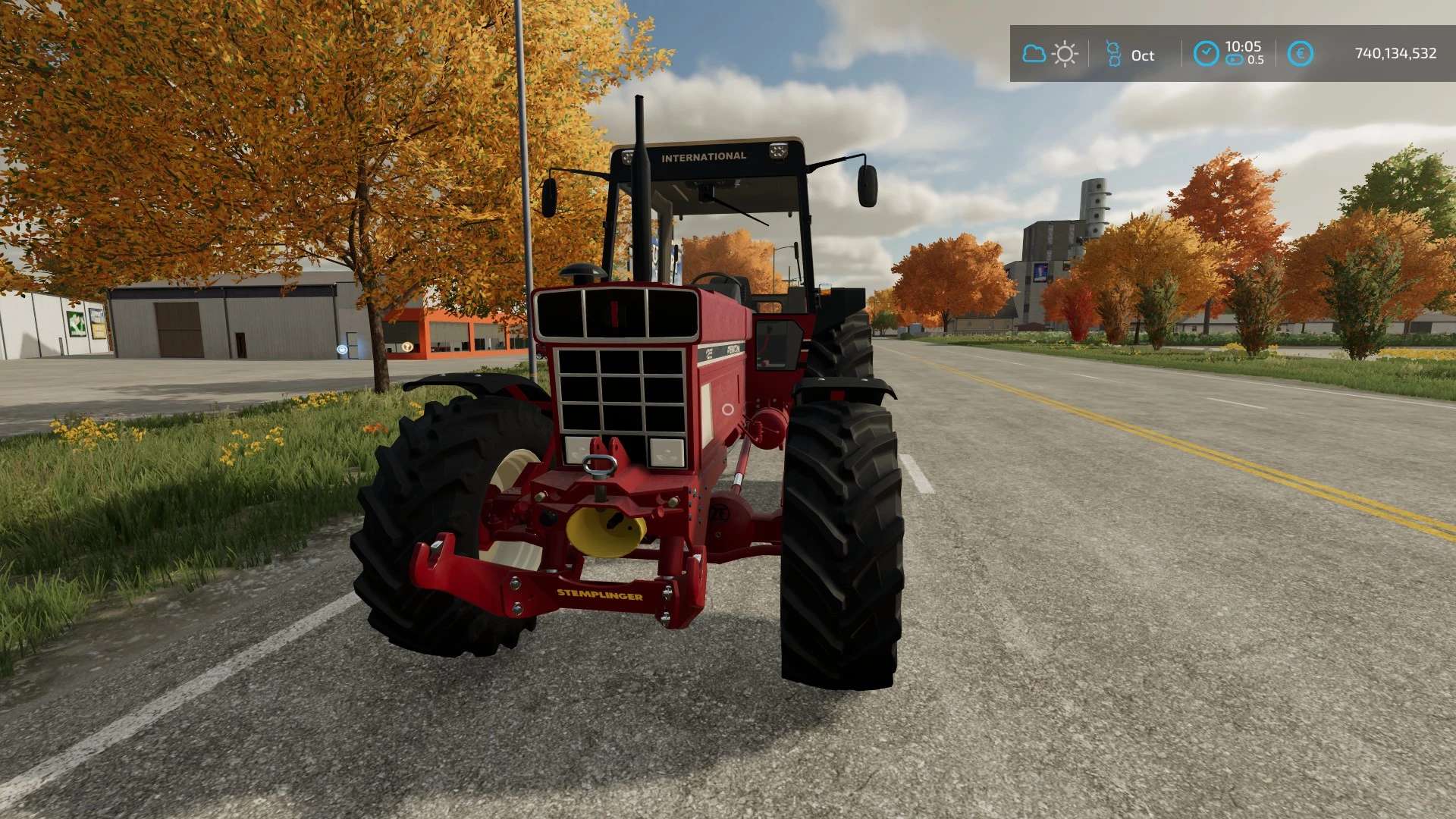Select the euro money icon
Viewport: 1456px width, 819px height.
tap(1300, 54)
